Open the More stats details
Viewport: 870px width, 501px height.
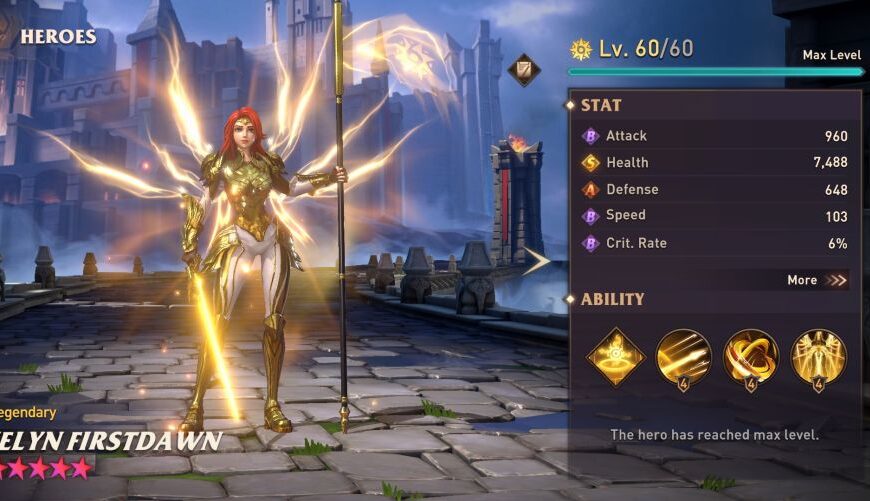coord(817,280)
